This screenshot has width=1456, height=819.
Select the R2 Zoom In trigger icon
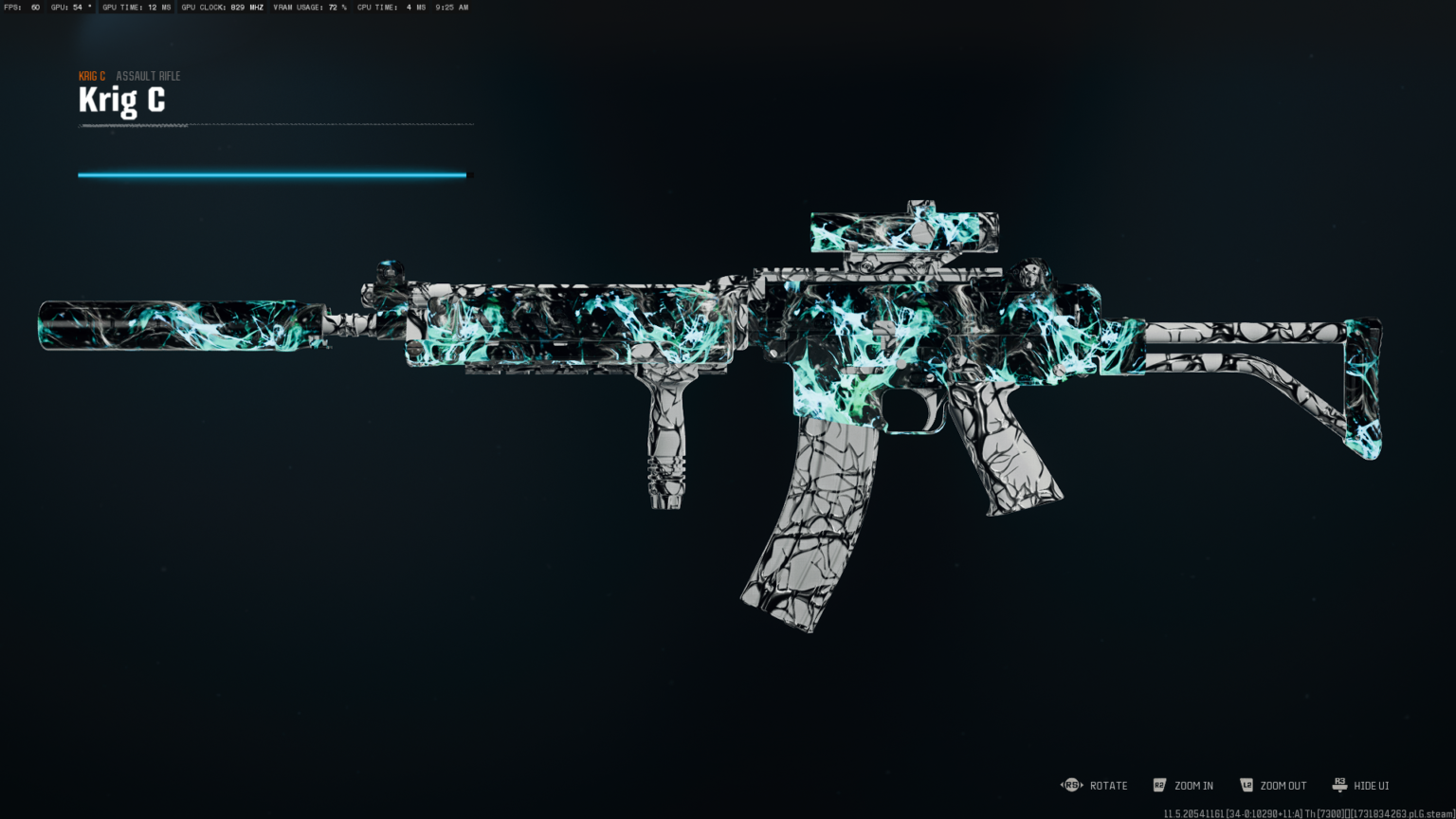click(x=1160, y=785)
